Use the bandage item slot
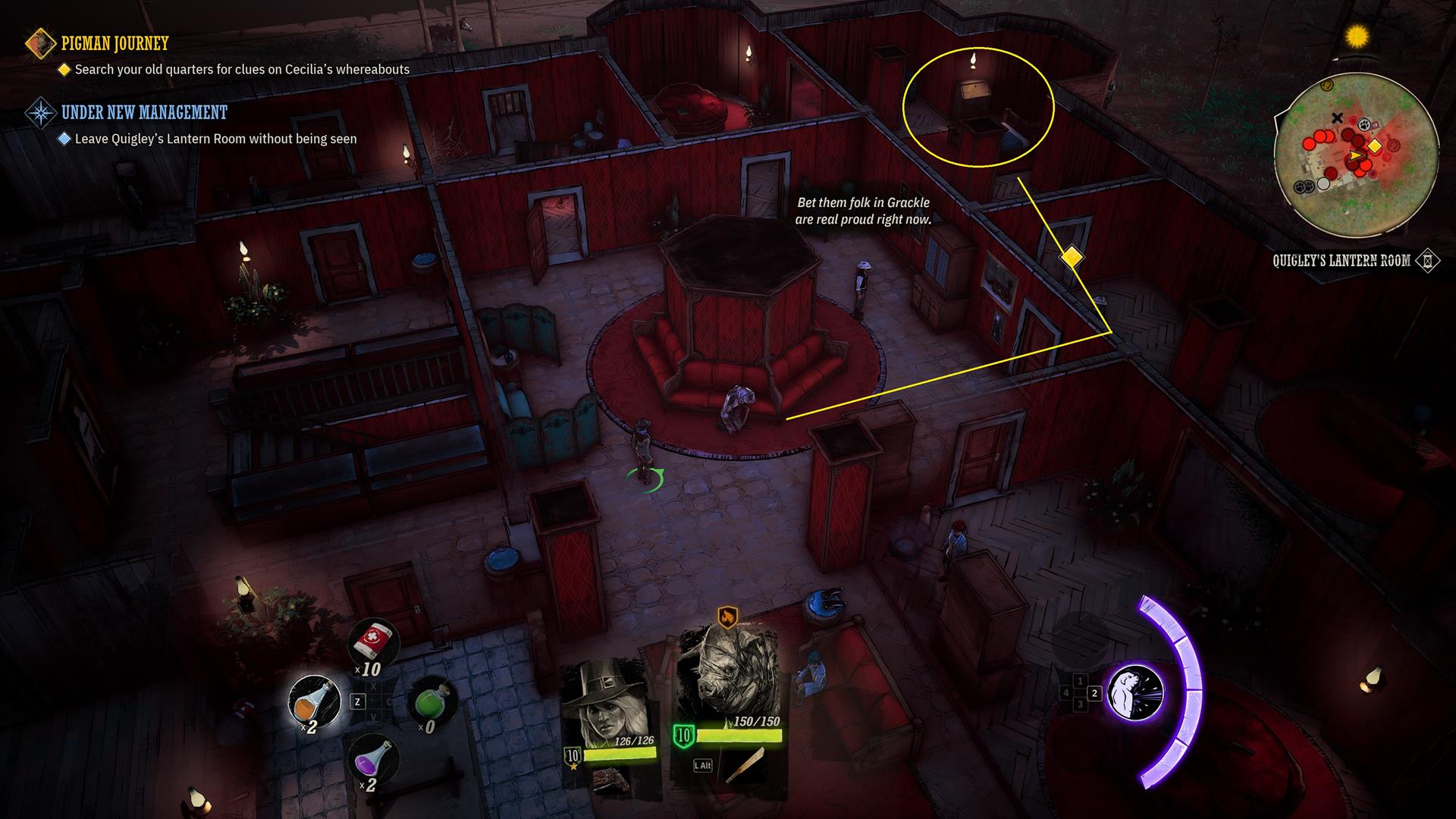This screenshot has width=1456, height=819. pyautogui.click(x=374, y=645)
